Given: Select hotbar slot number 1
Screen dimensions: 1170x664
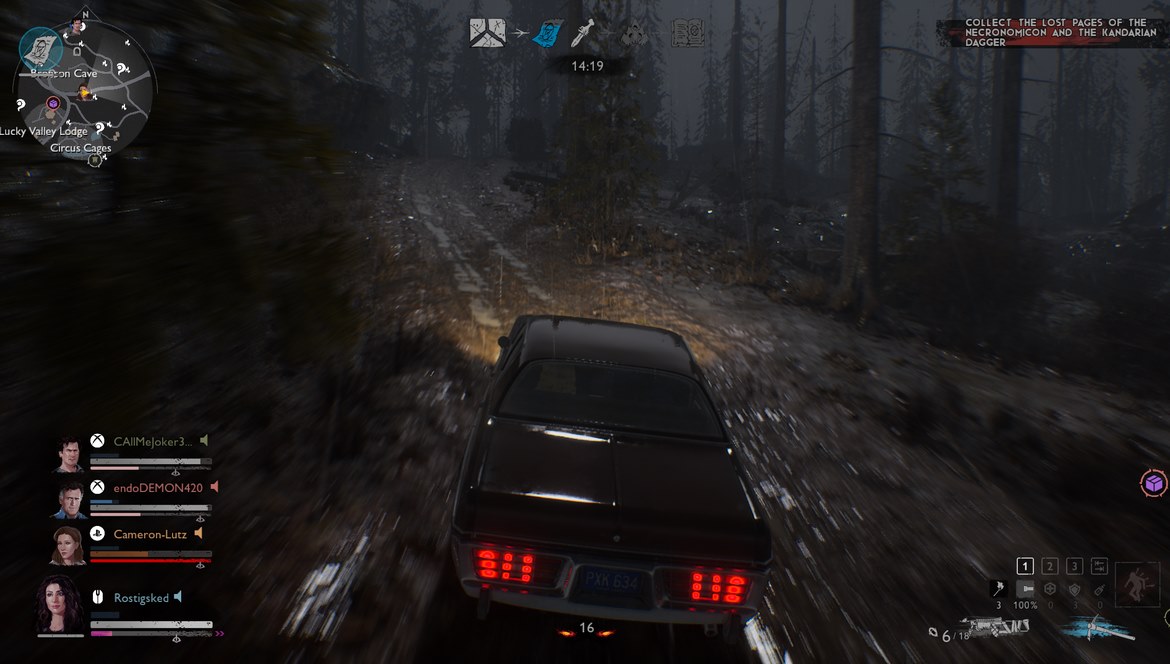Looking at the screenshot, I should 1025,566.
